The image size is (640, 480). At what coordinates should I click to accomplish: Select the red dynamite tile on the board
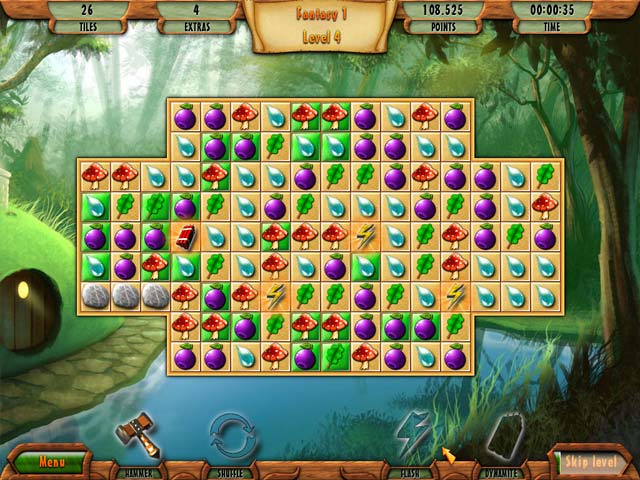(185, 237)
